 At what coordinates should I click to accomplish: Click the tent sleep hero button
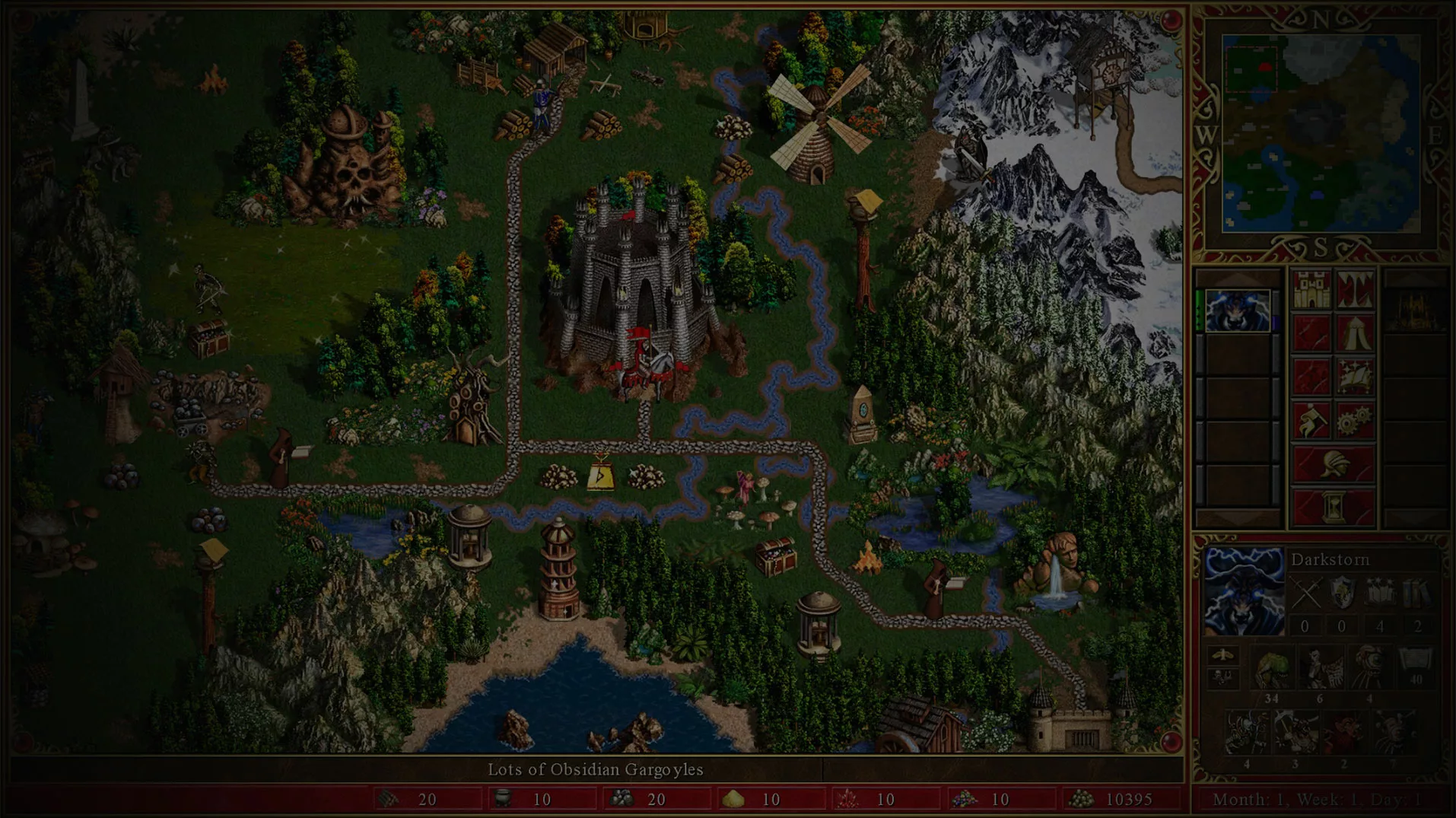(1355, 333)
